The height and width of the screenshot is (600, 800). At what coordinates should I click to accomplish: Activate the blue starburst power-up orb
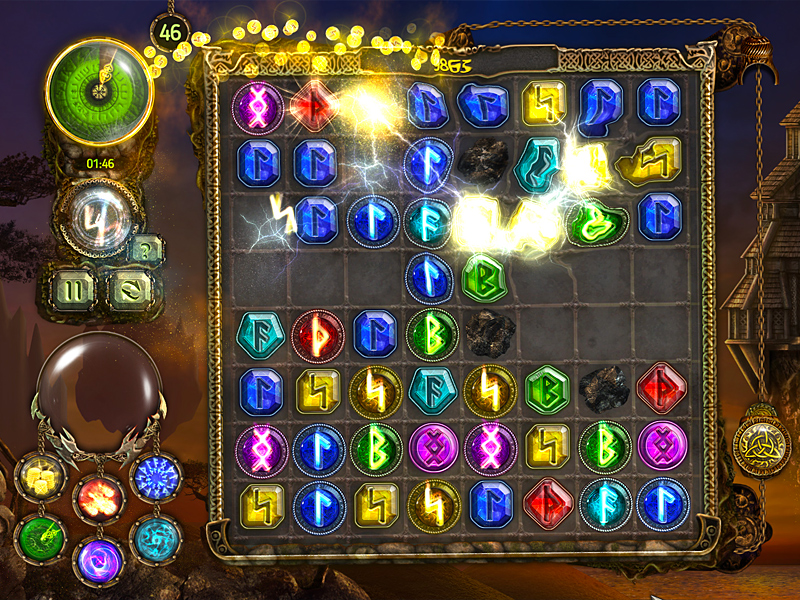(x=153, y=477)
